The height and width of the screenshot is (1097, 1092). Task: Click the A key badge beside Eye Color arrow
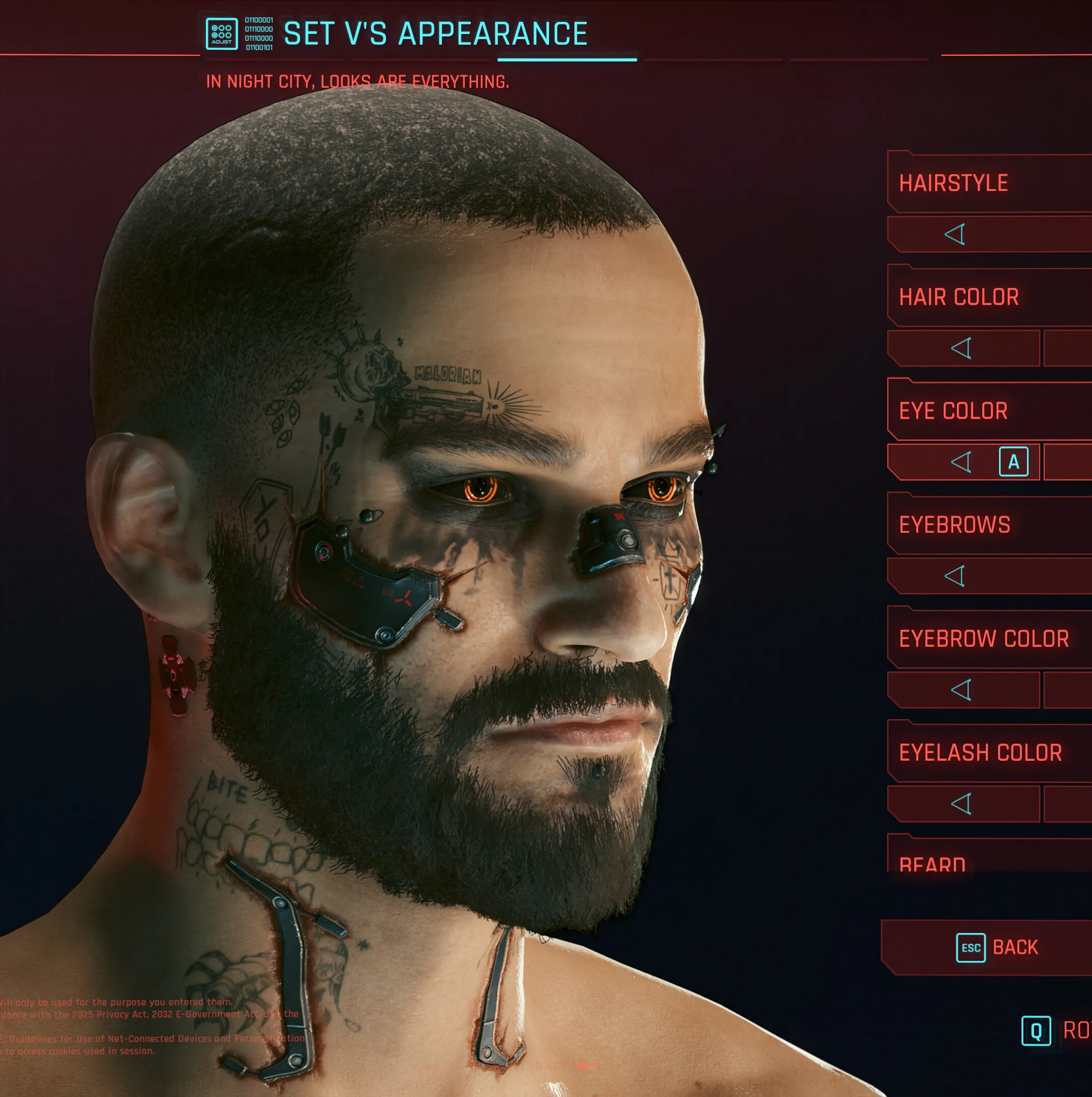tap(1013, 462)
